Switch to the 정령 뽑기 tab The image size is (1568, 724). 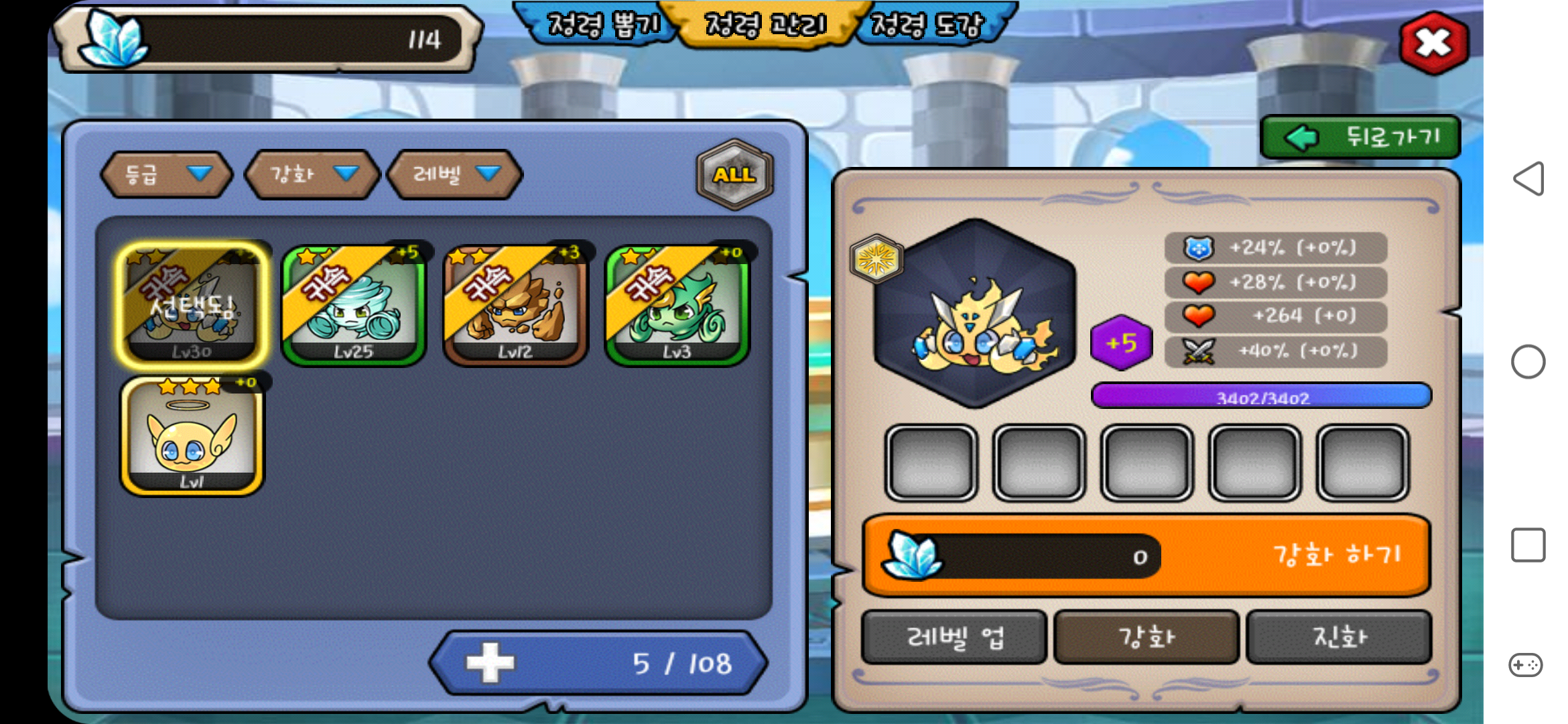click(601, 25)
